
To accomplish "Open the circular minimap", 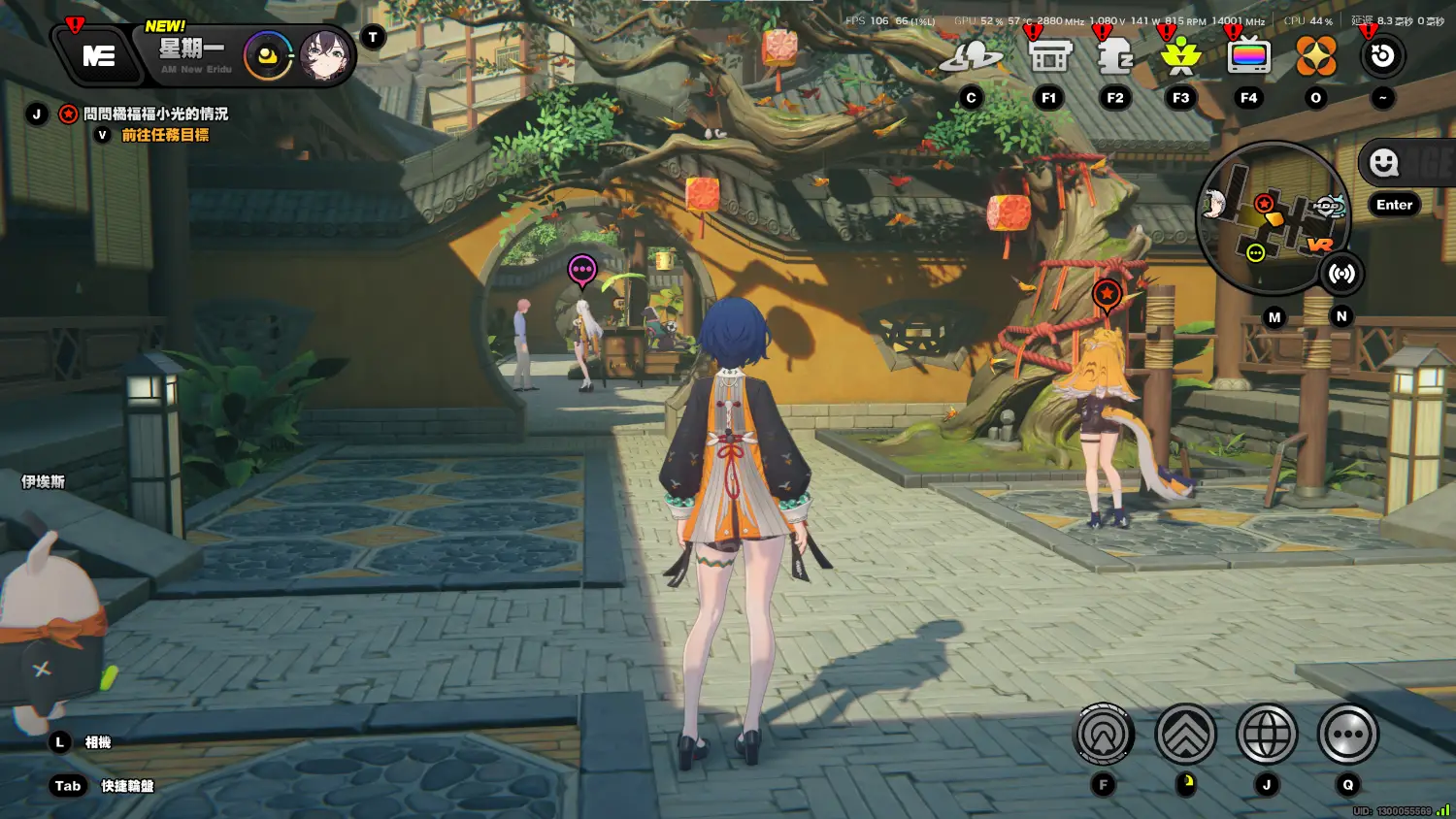I will 1271,218.
